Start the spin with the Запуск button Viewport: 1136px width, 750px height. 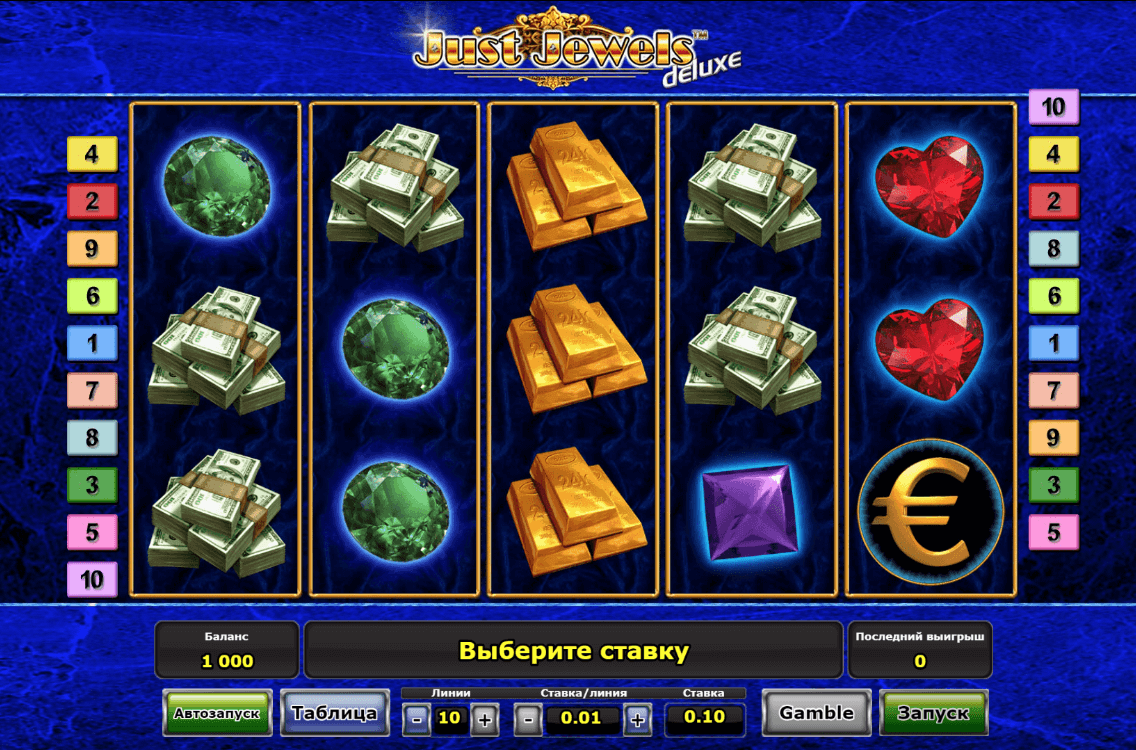pos(932,713)
